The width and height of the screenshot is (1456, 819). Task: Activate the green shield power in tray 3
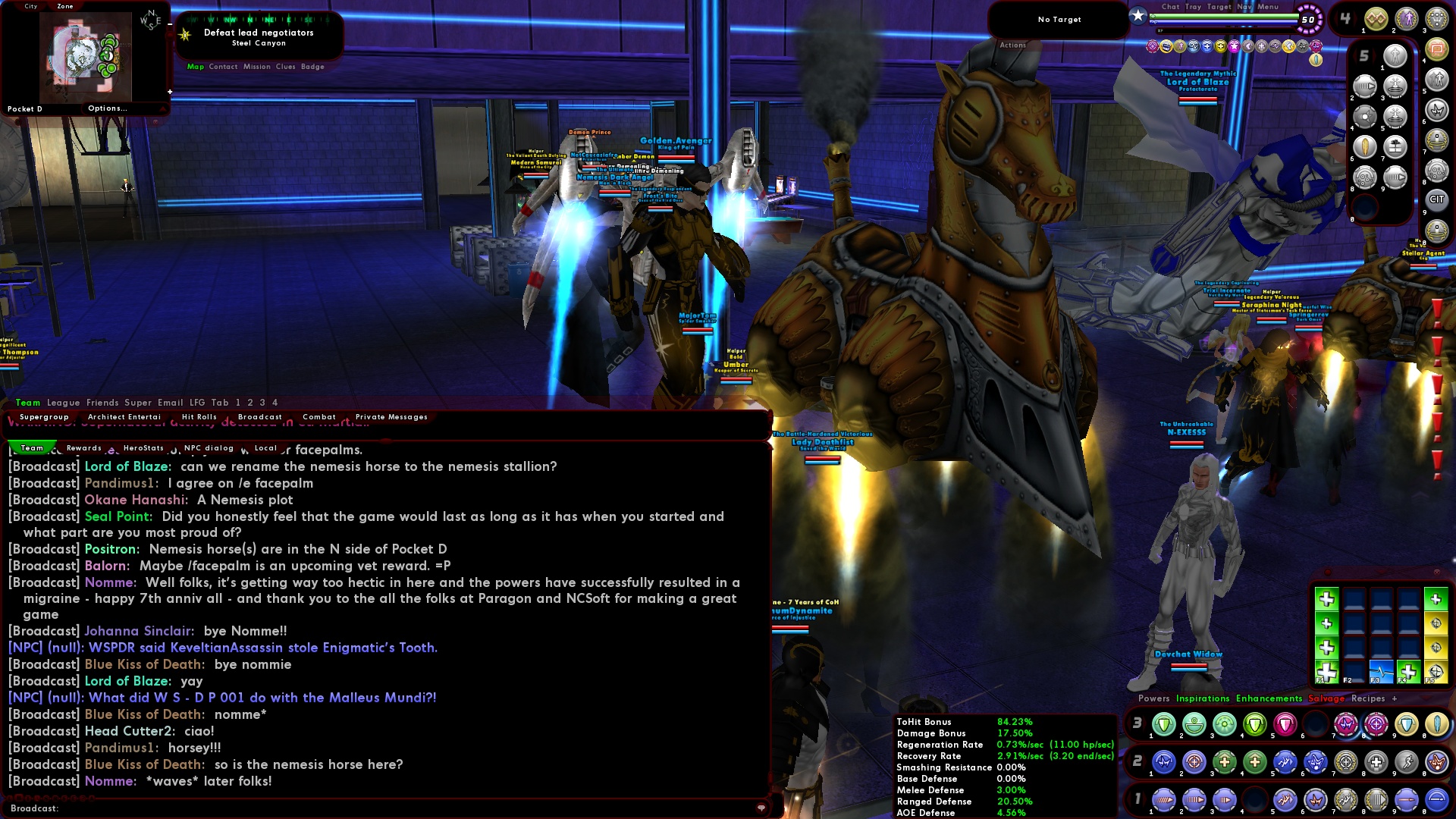point(1164,724)
